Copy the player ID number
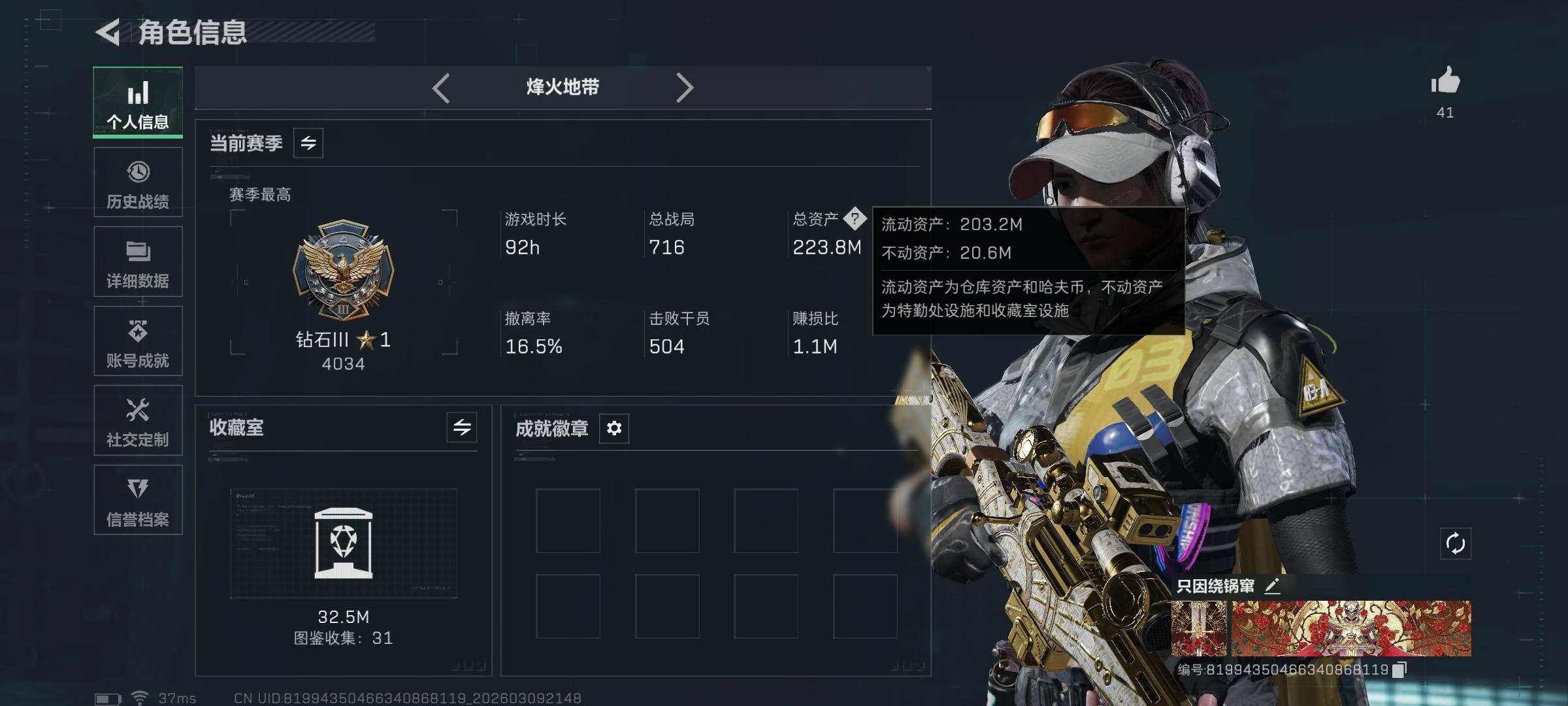Image resolution: width=1568 pixels, height=706 pixels. pos(1399,669)
